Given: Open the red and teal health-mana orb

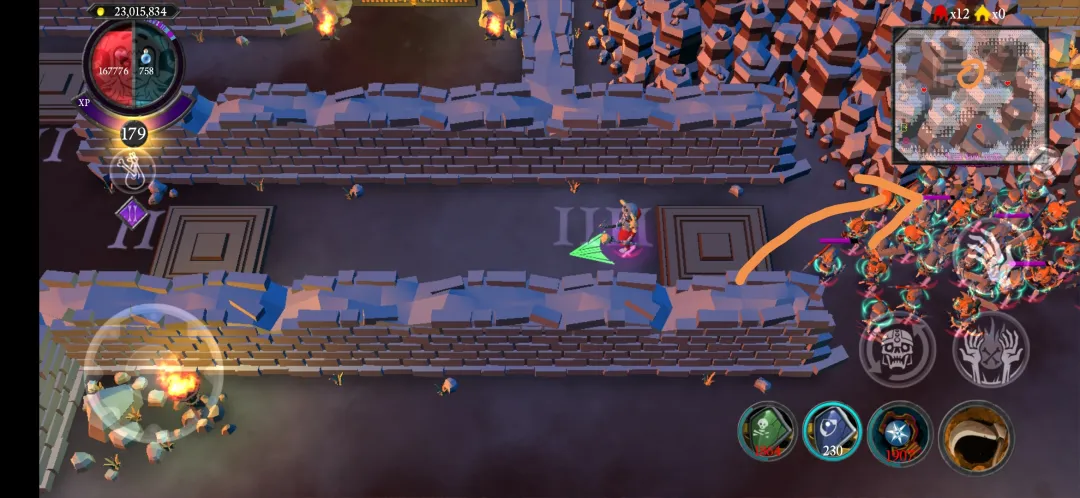Looking at the screenshot, I should 132,71.
